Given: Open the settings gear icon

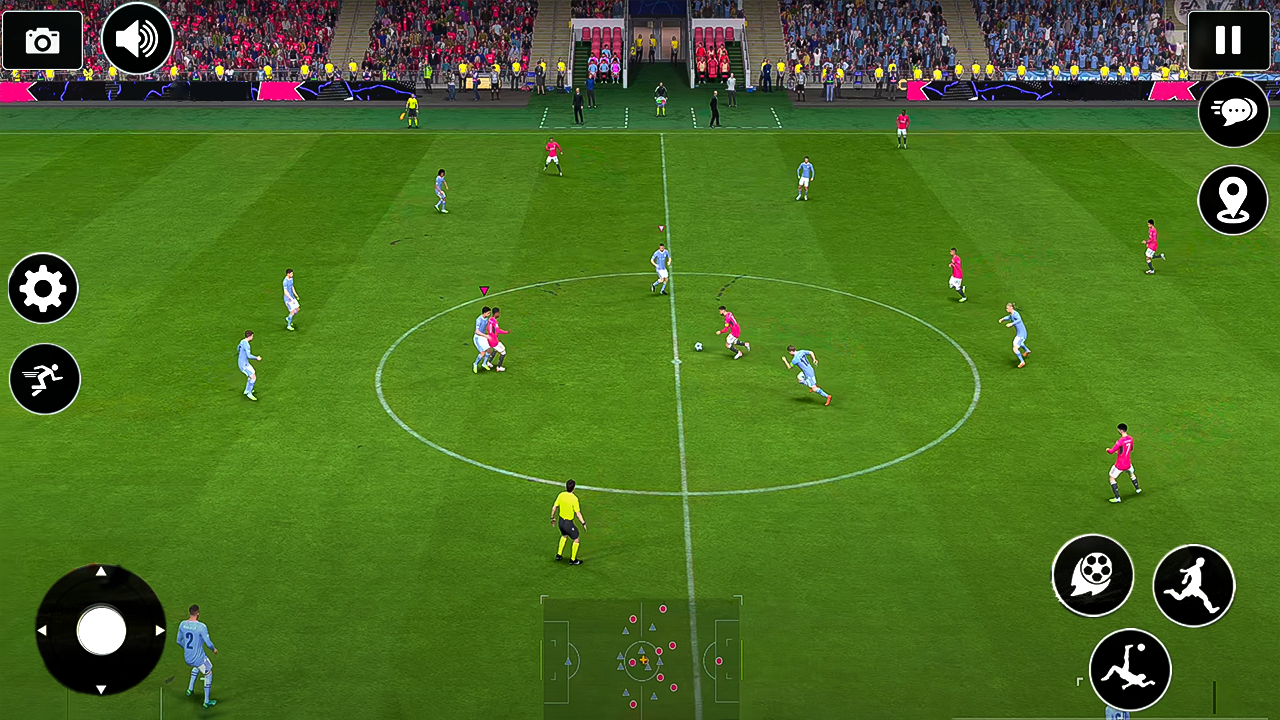Looking at the screenshot, I should click(43, 289).
